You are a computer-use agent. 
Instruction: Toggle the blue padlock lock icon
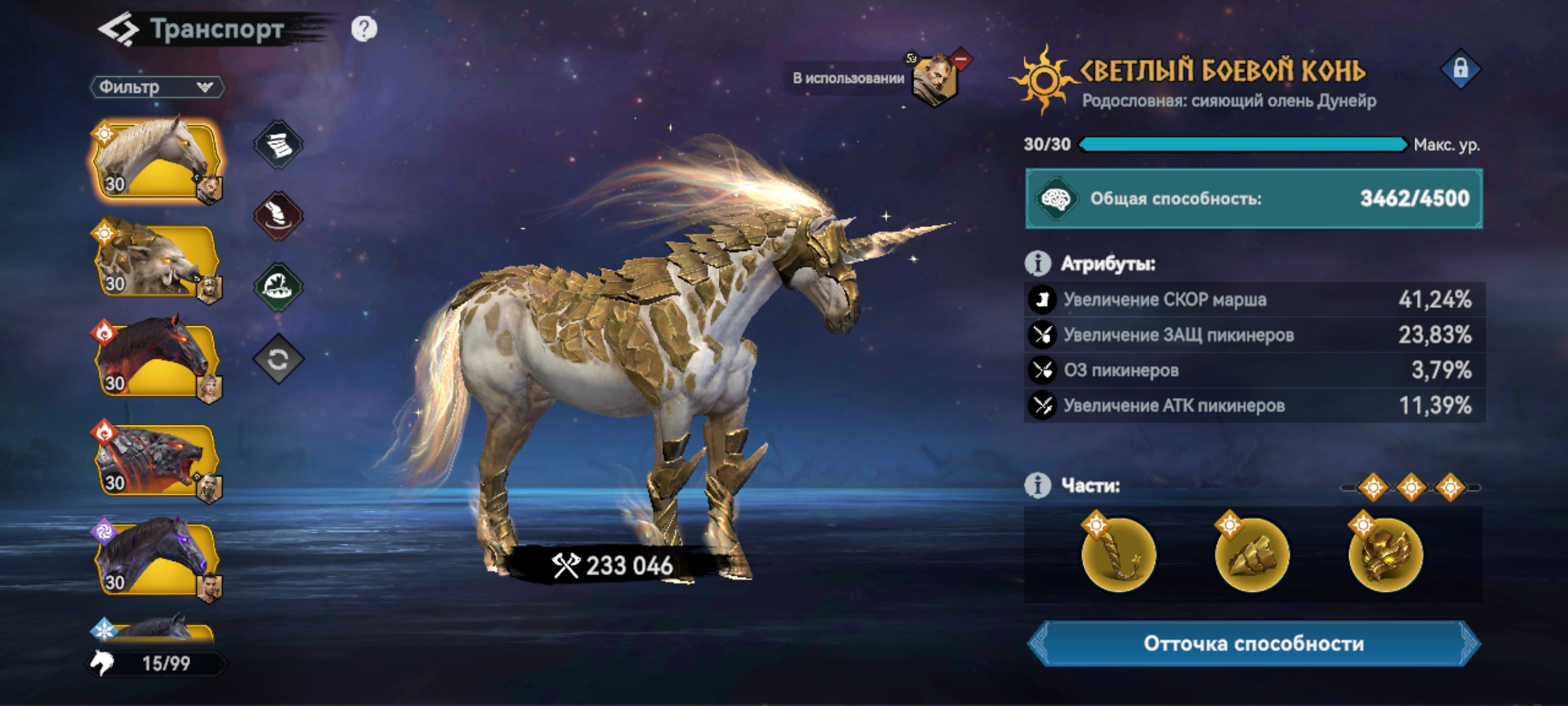[x=1460, y=69]
